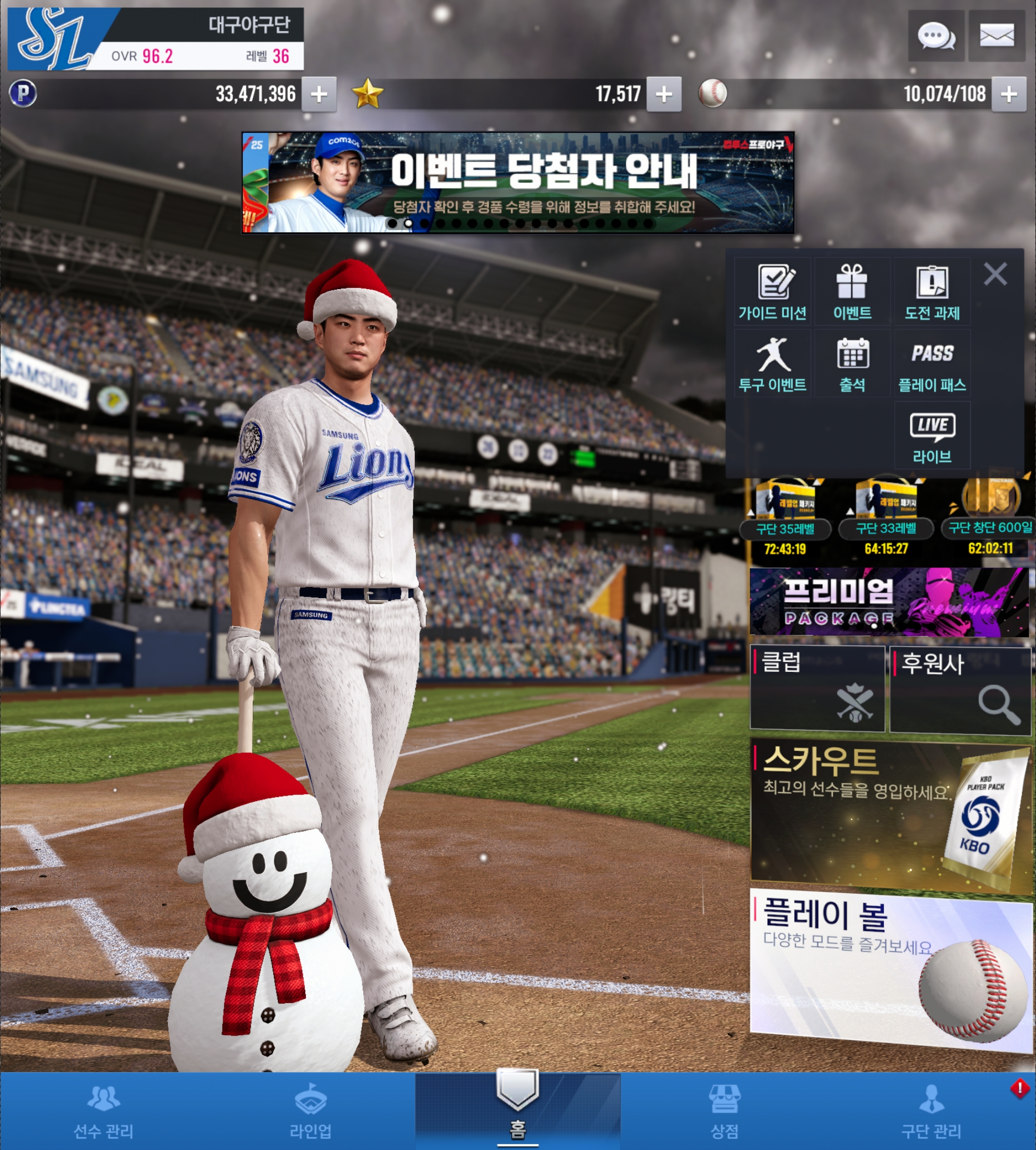This screenshot has height=1150, width=1036.
Task: Open the 도전 과제 challenges menu
Action: [932, 292]
